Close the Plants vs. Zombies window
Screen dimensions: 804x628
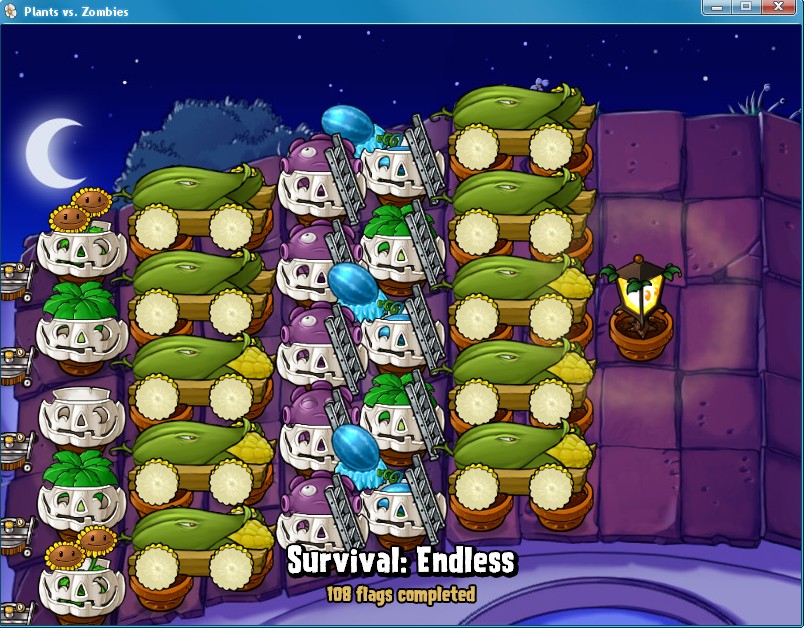(779, 8)
